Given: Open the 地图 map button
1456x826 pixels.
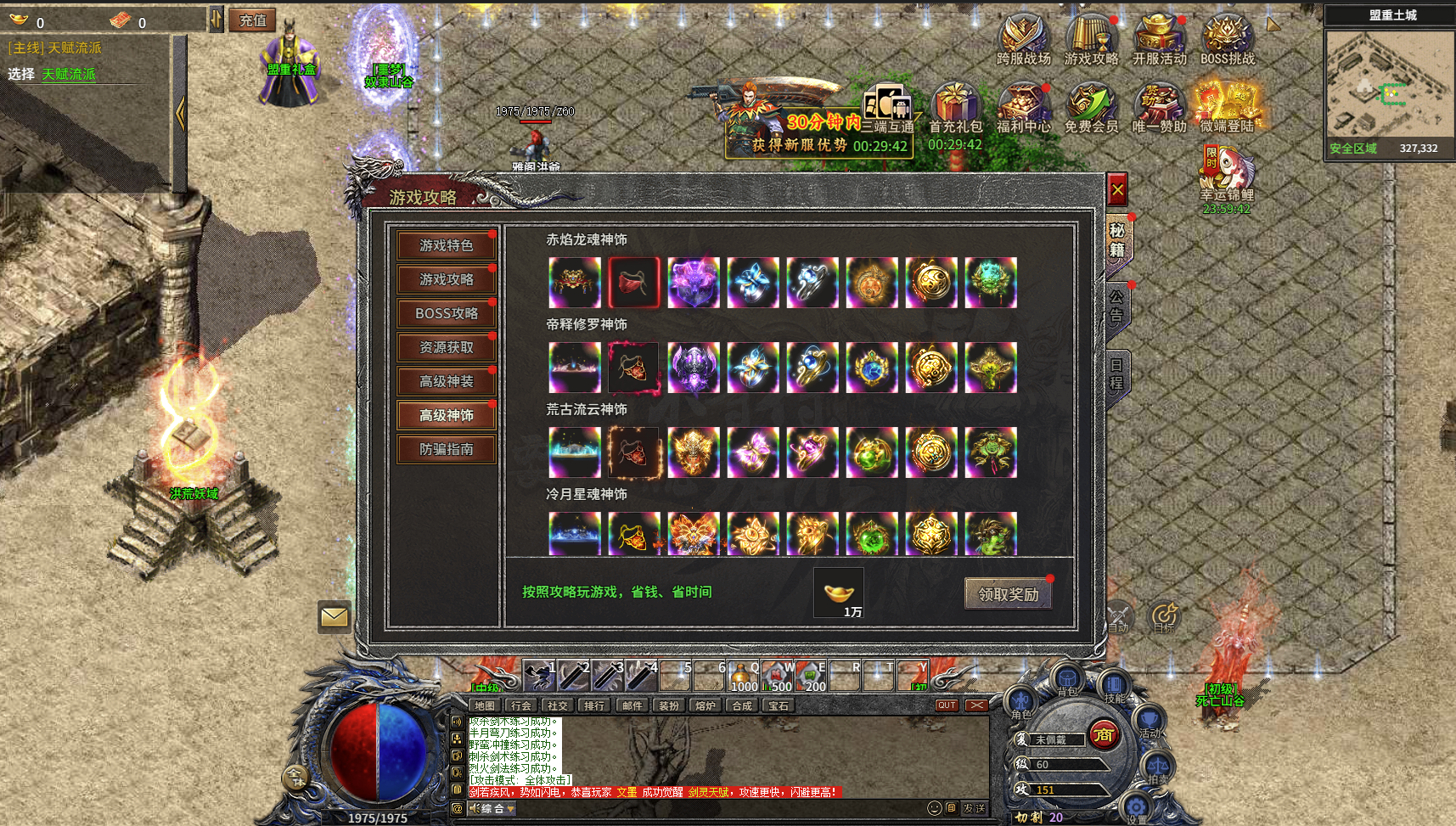Looking at the screenshot, I should (485, 705).
